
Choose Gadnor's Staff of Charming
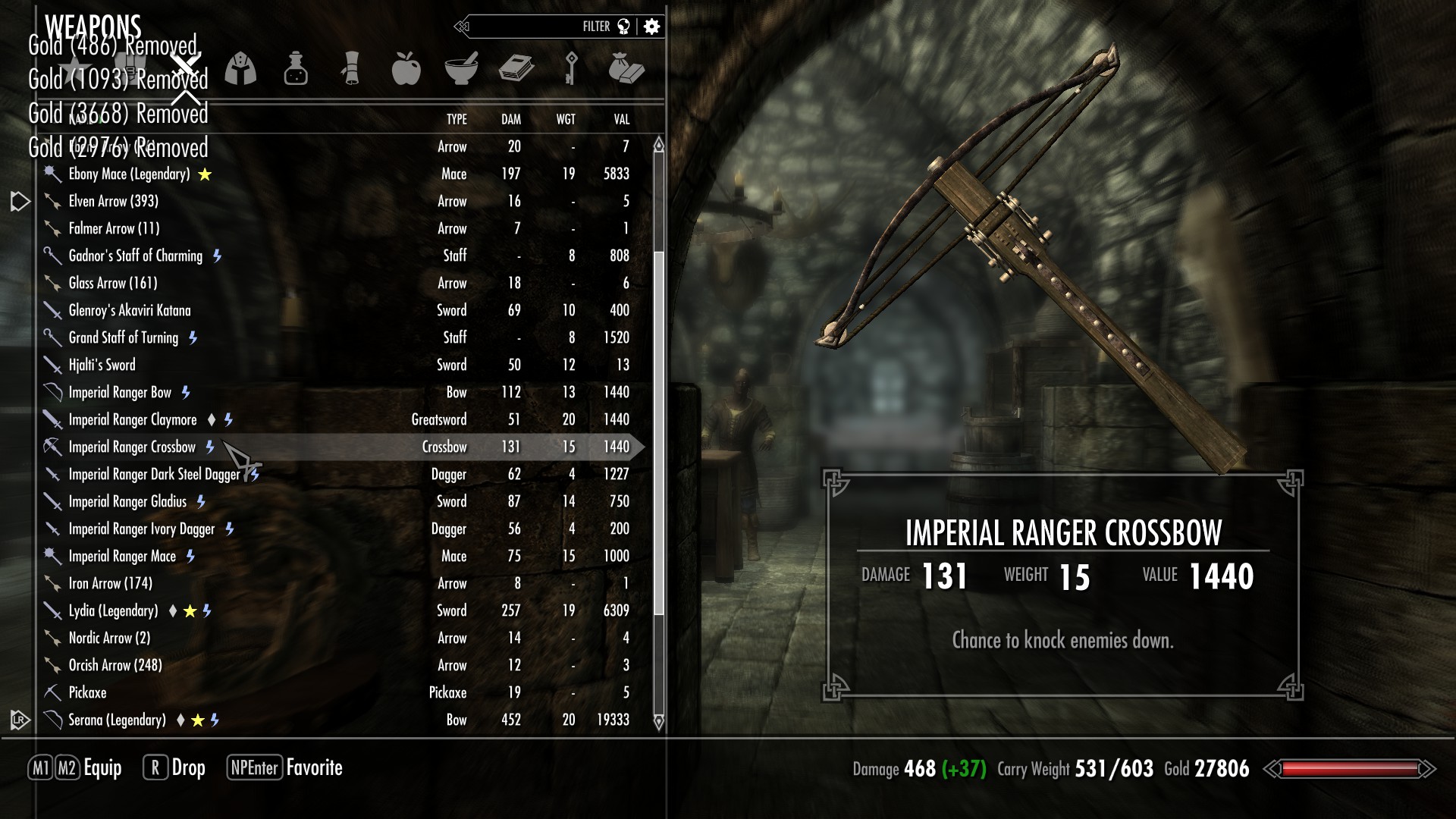(x=136, y=256)
